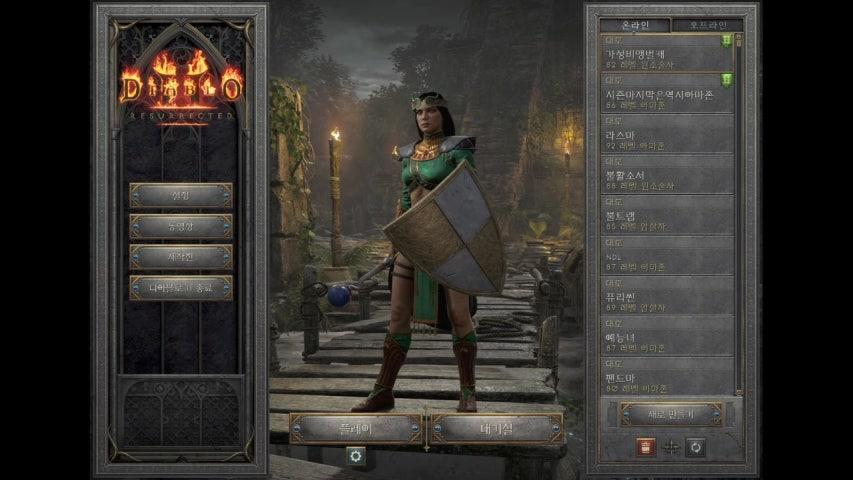853x480 pixels.
Task: Click the gear icon below Play button
Action: pos(355,455)
